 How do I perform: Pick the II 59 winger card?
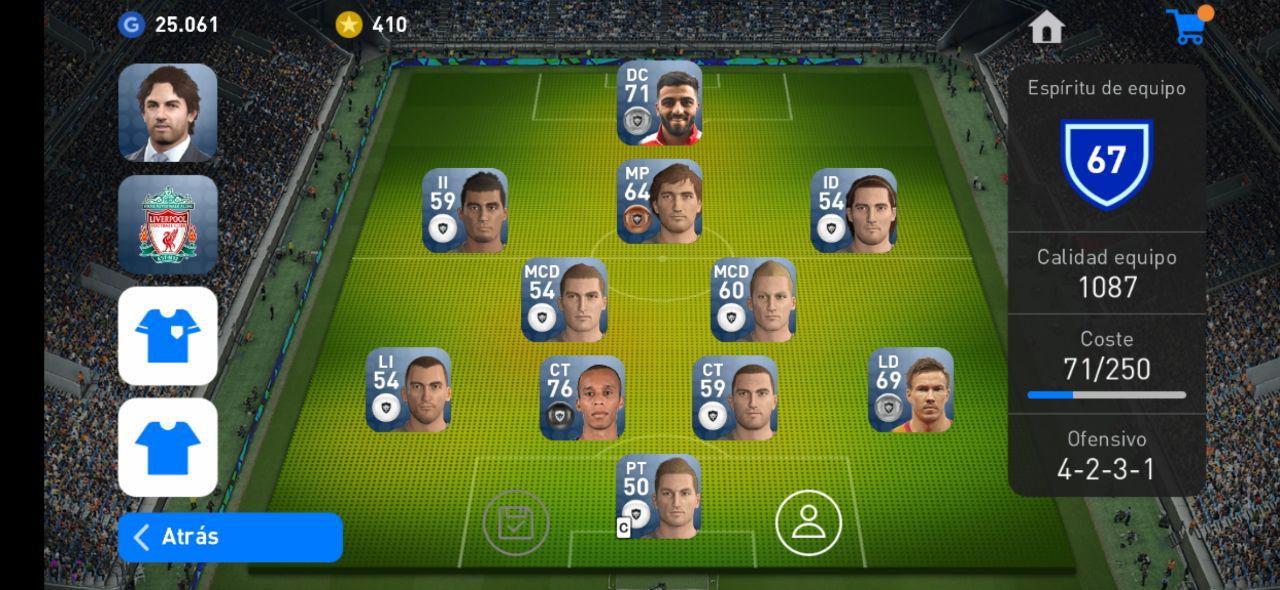[465, 210]
